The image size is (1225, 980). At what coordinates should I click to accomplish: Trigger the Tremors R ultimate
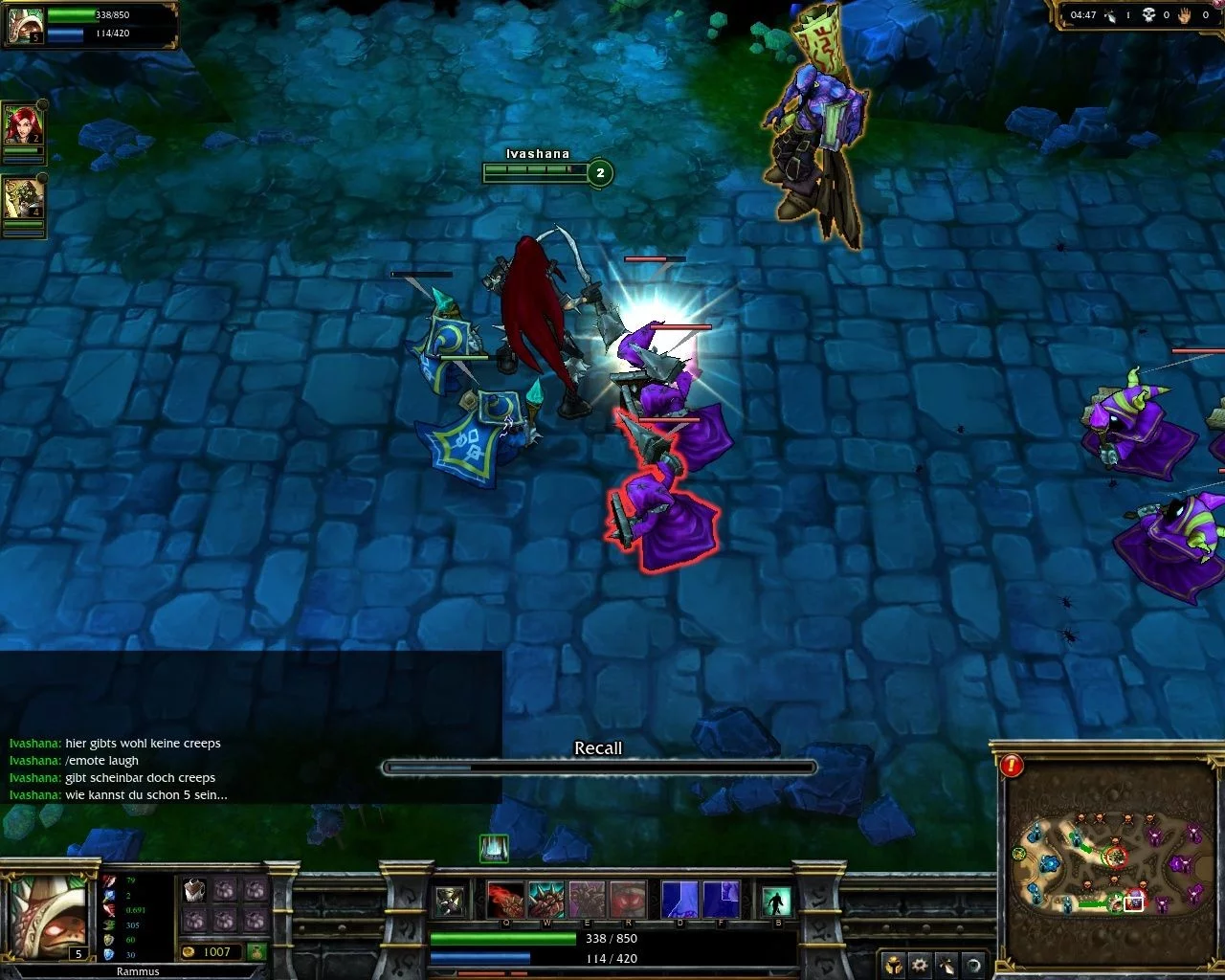tap(628, 900)
